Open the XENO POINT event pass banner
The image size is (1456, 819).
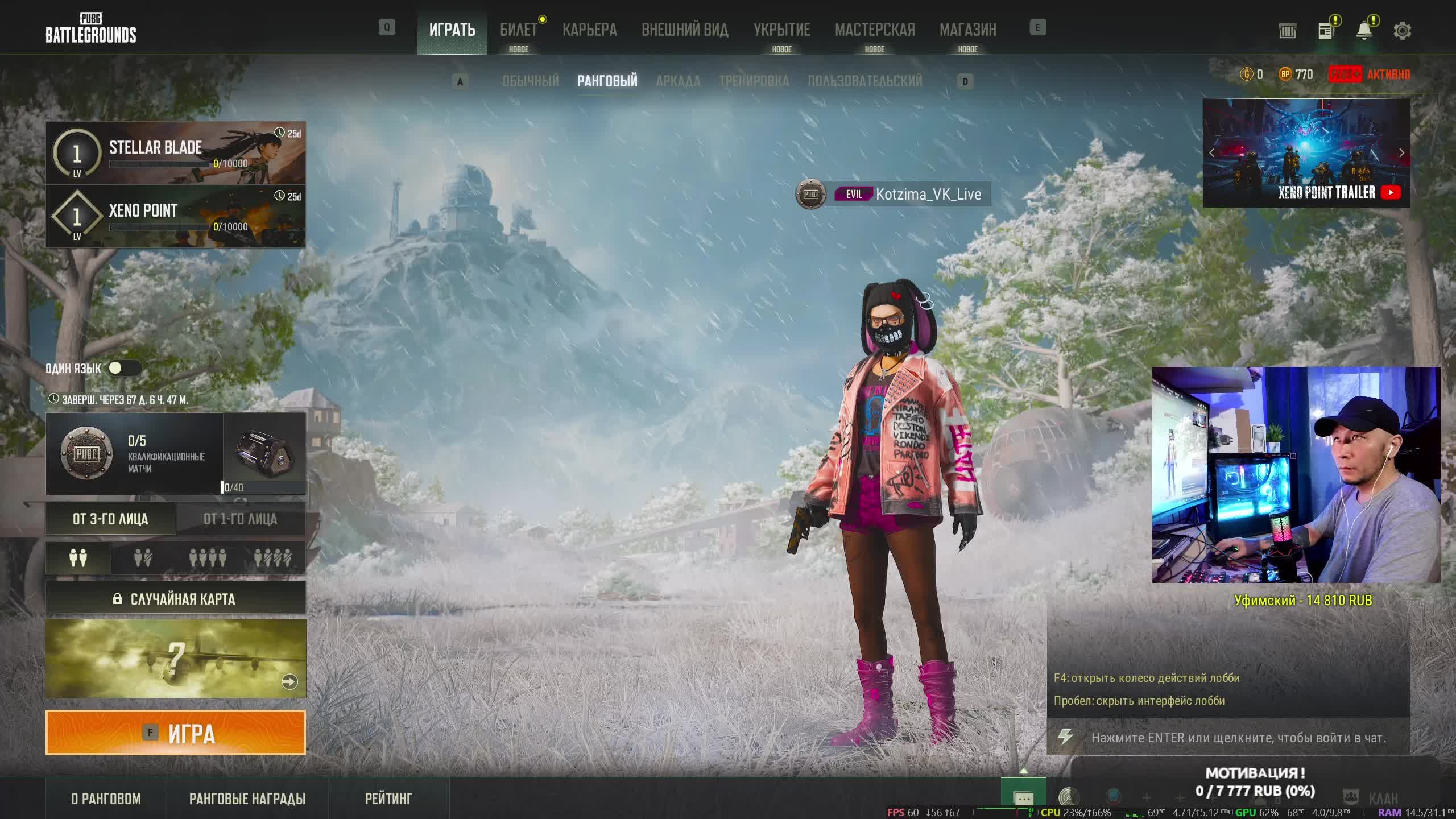point(175,216)
